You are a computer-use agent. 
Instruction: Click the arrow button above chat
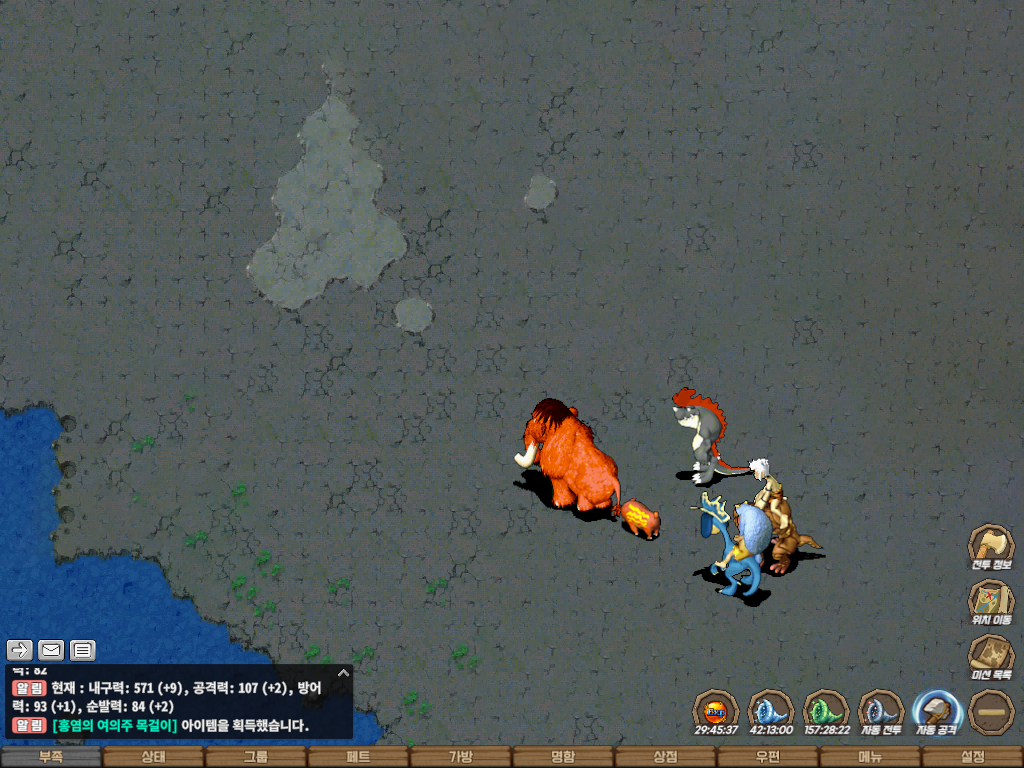pos(21,650)
